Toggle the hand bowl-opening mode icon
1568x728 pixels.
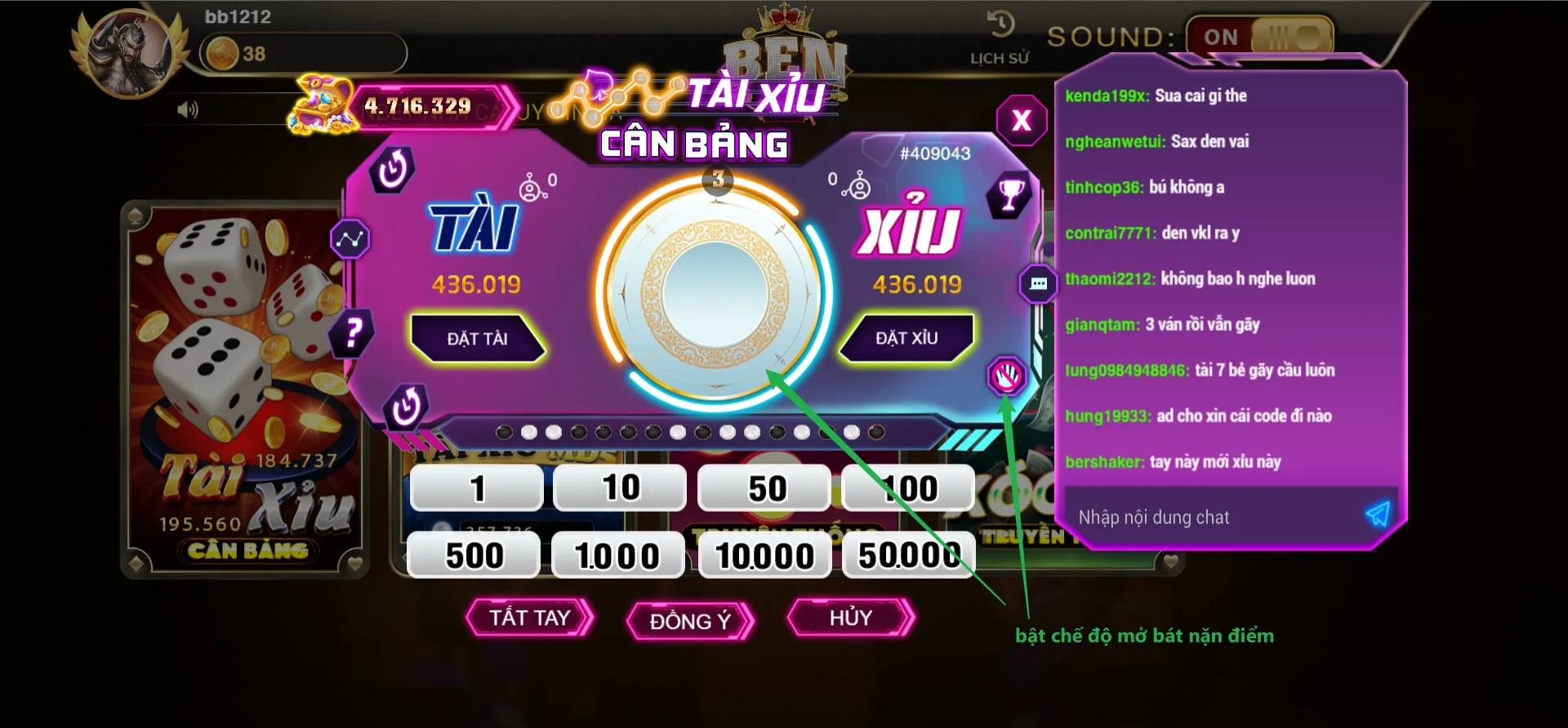[1006, 376]
